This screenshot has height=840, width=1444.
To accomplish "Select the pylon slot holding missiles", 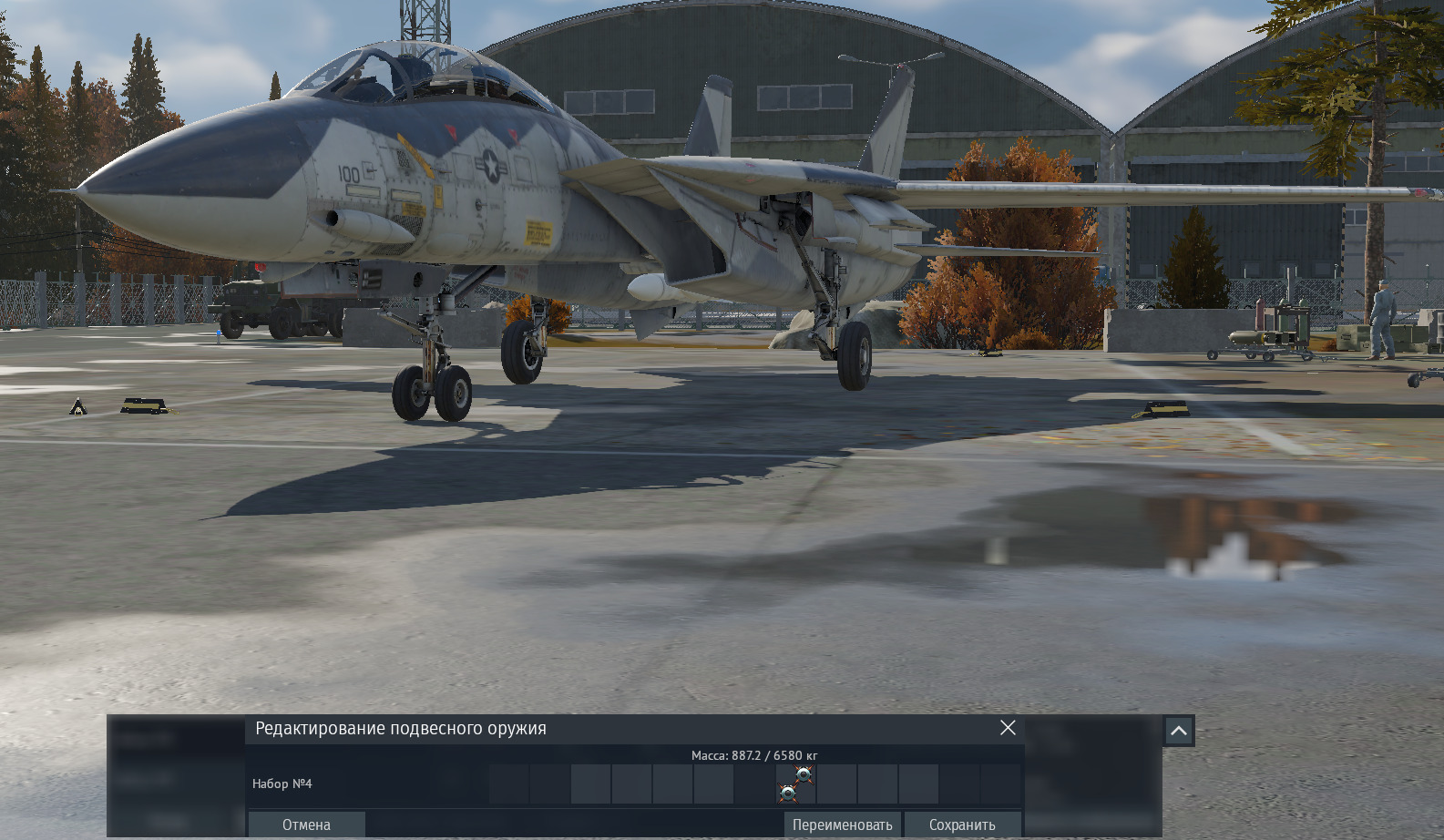I will point(795,784).
